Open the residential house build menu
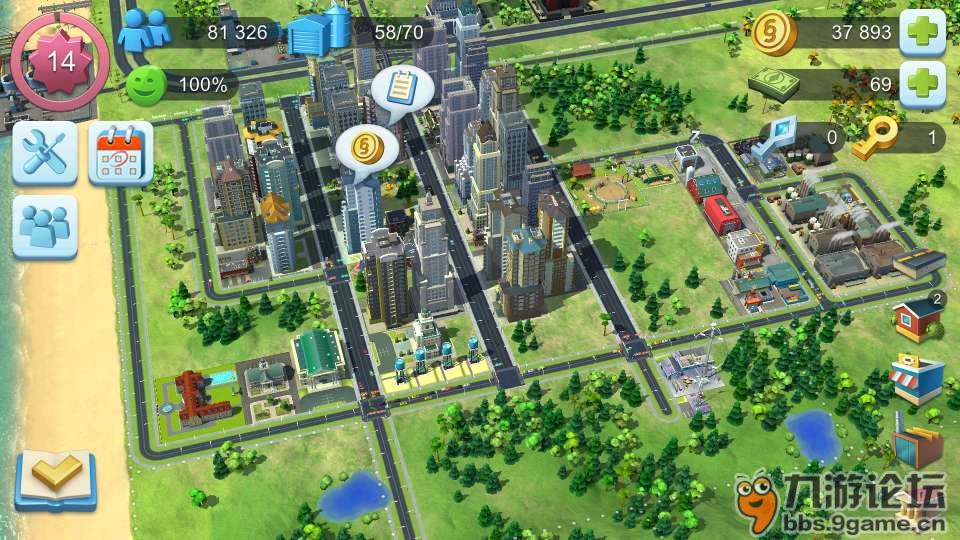Image resolution: width=960 pixels, height=540 pixels. pyautogui.click(x=915, y=319)
